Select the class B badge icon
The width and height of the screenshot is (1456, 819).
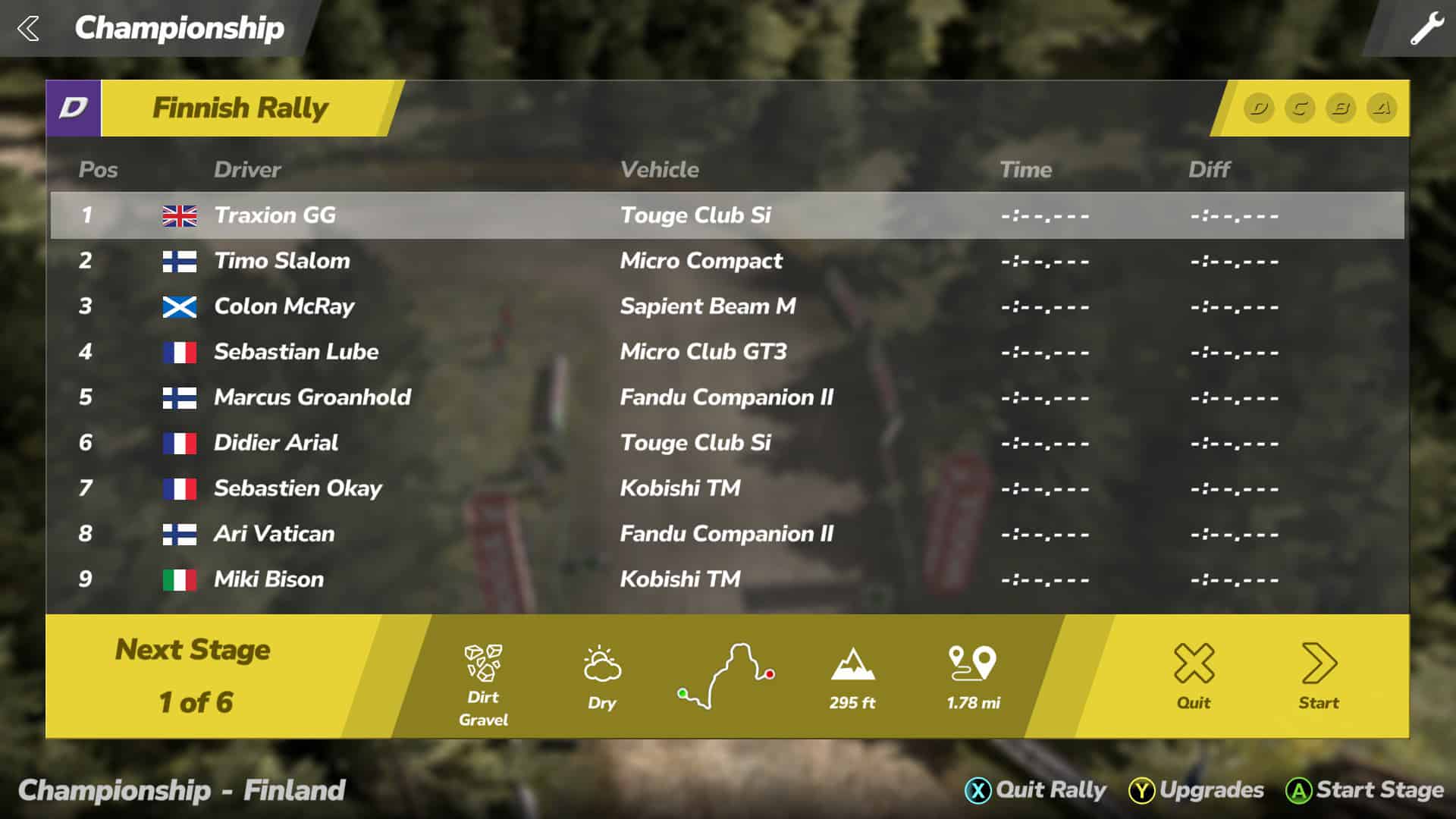[1341, 108]
